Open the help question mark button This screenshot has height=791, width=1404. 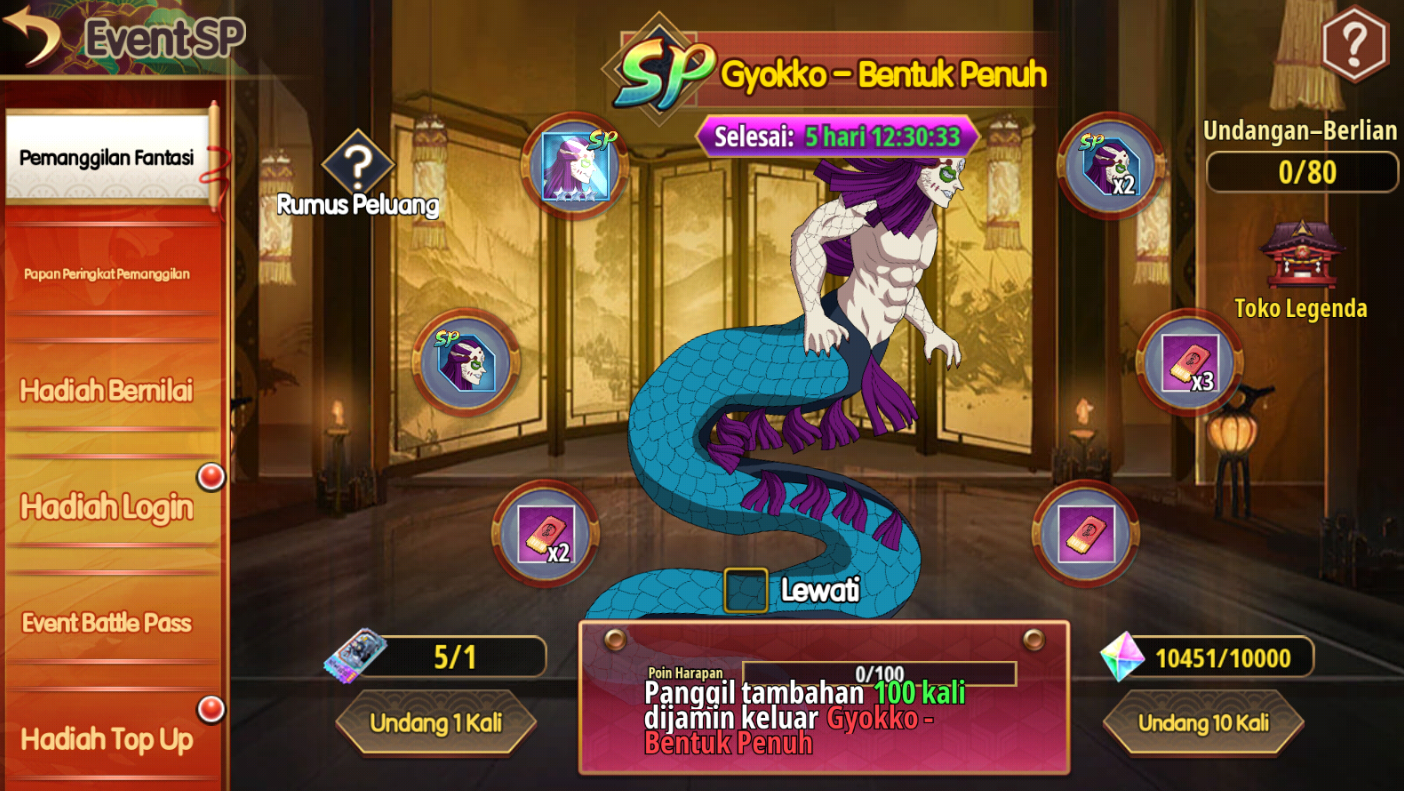click(x=1354, y=42)
